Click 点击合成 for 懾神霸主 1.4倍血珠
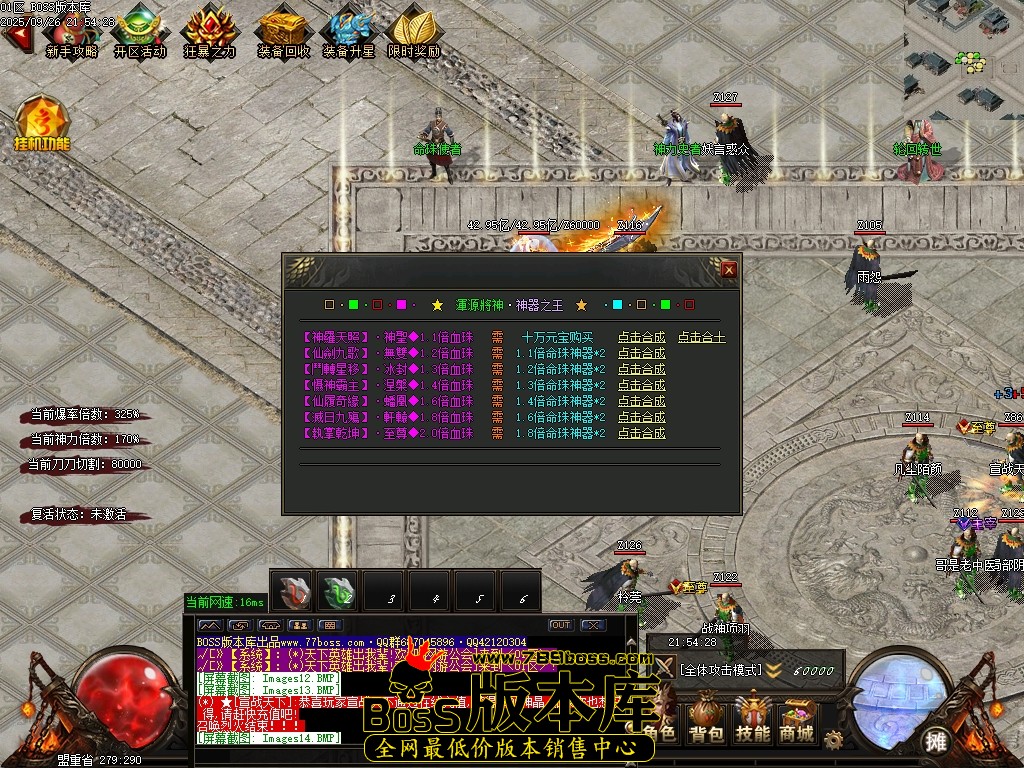 641,386
